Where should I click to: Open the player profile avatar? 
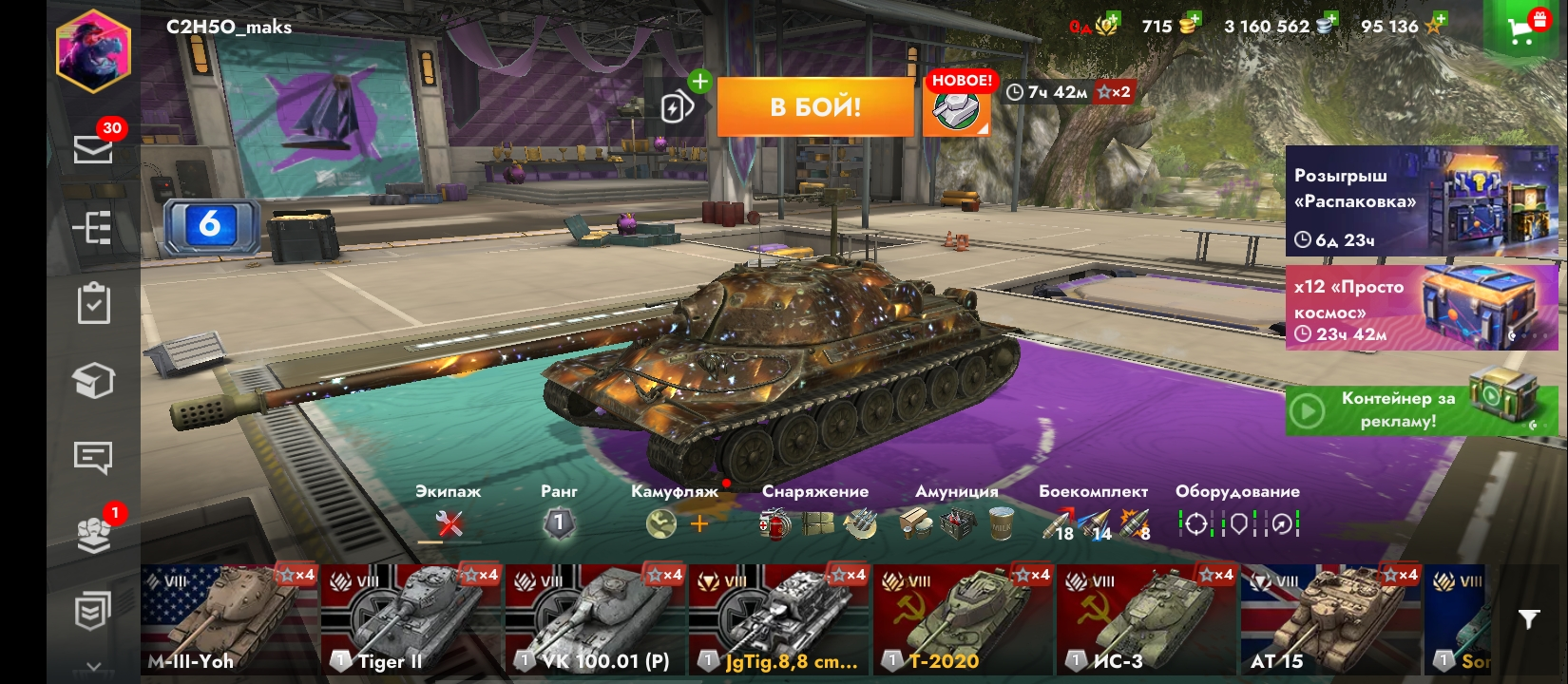(x=93, y=51)
